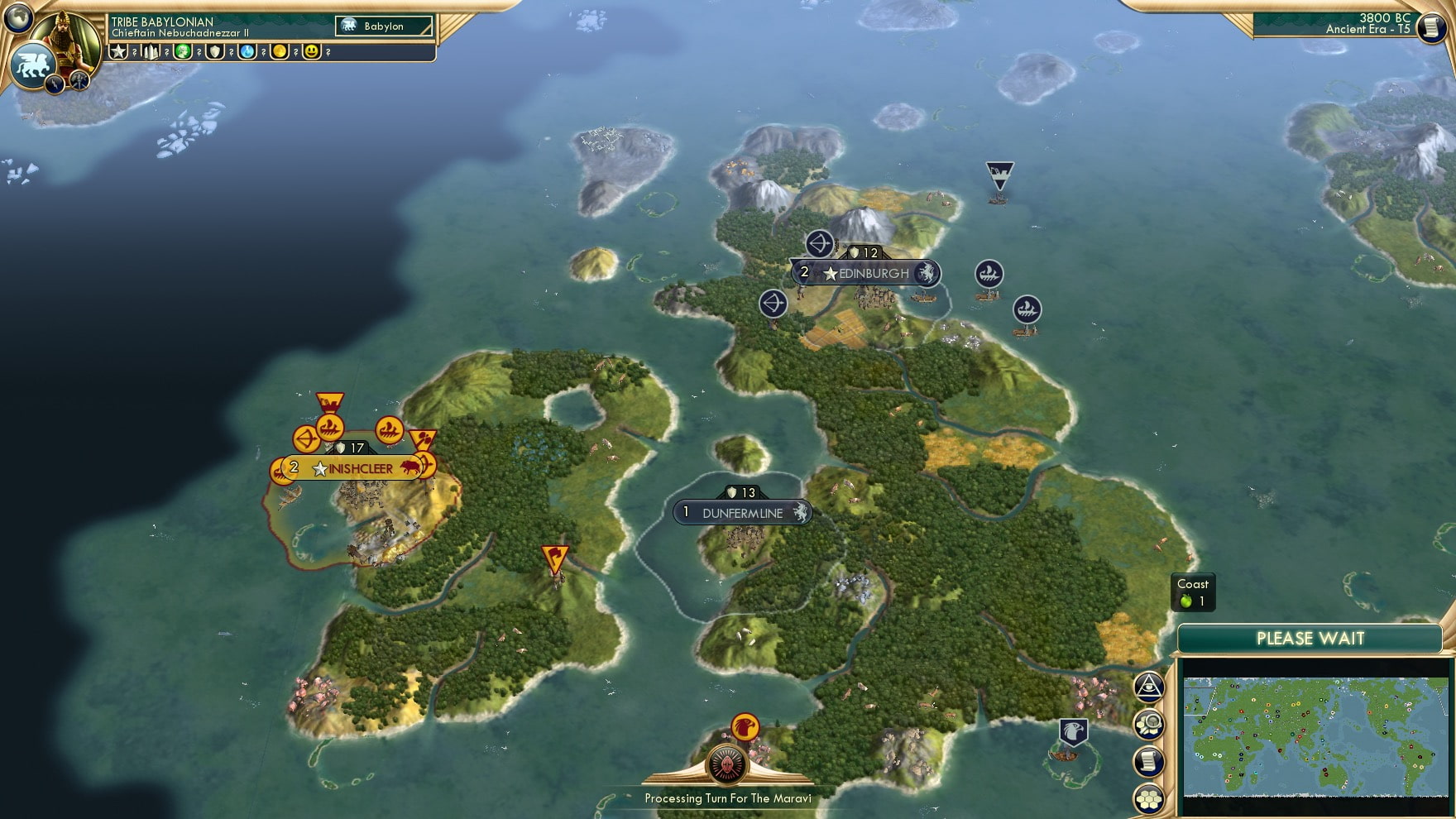Click the city buildings icon

pyautogui.click(x=151, y=51)
